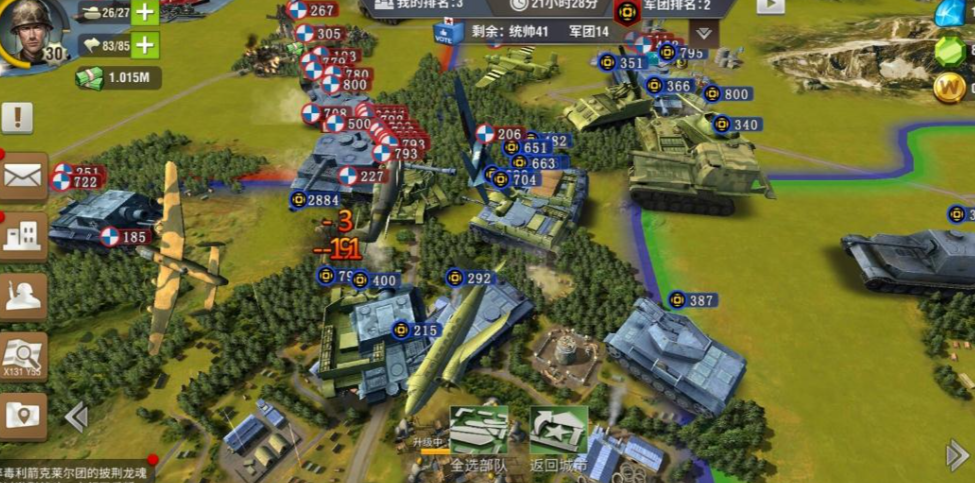Open the commander portrait profile
This screenshot has width=975, height=483.
33,33
